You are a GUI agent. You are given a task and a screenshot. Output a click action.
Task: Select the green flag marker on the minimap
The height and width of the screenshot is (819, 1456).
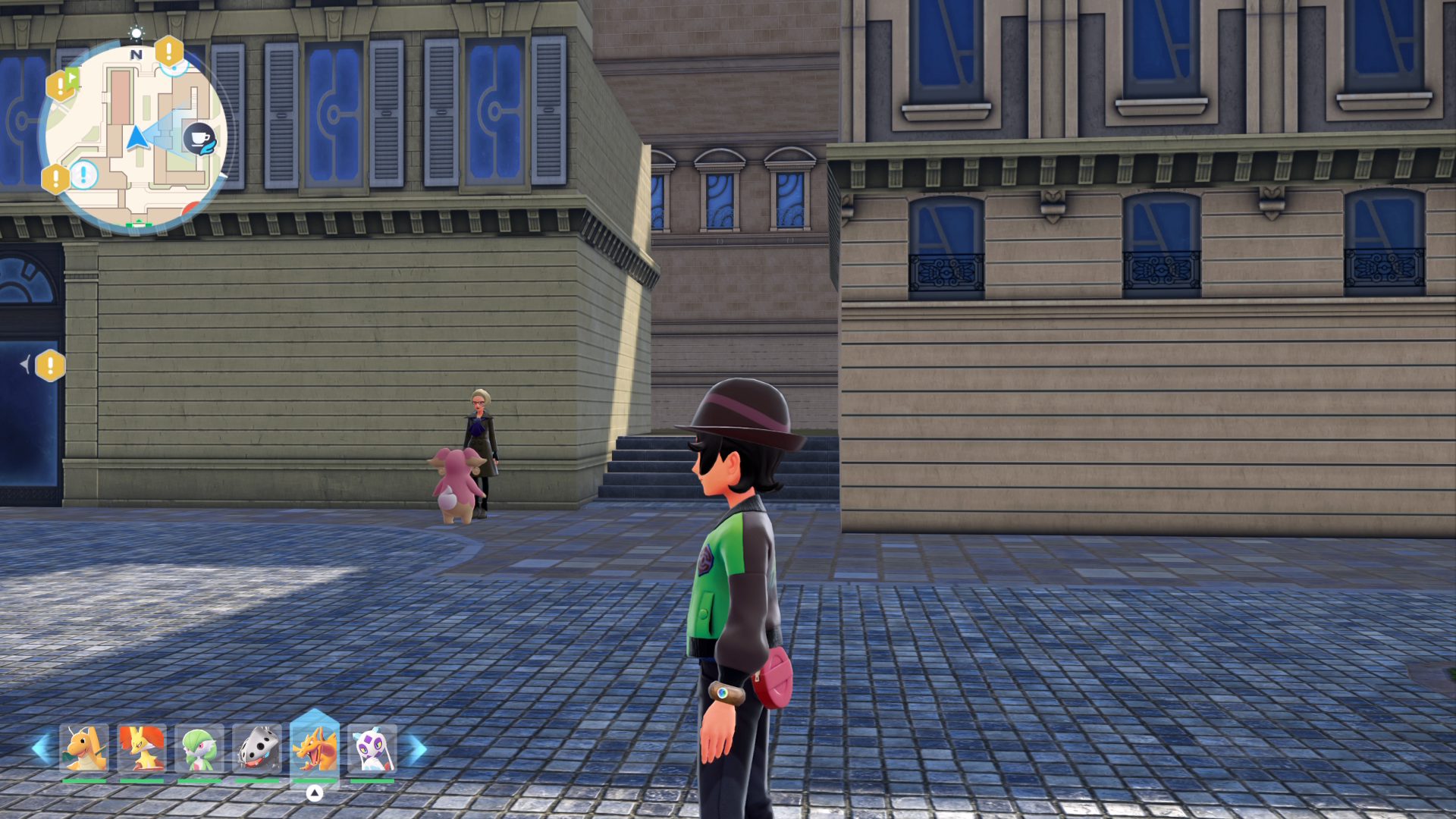pyautogui.click(x=72, y=76)
